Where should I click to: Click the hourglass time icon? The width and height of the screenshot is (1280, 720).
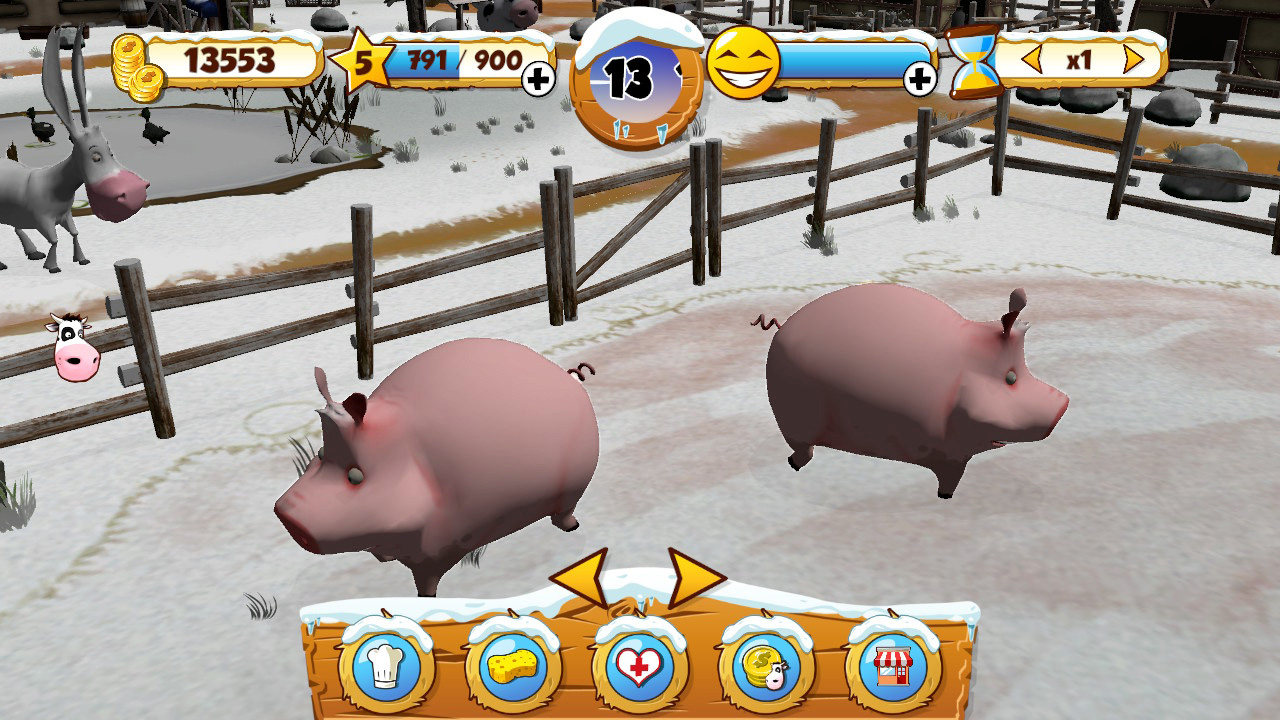(973, 63)
